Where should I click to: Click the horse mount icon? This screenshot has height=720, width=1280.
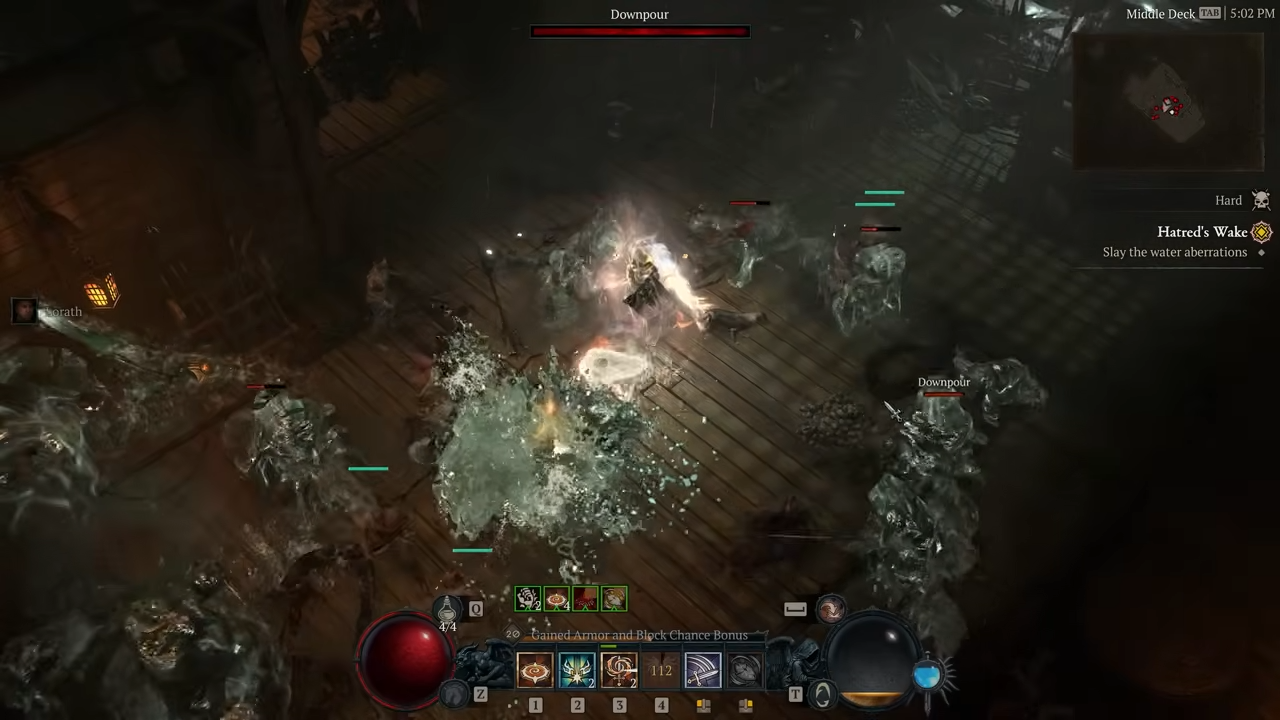[455, 694]
